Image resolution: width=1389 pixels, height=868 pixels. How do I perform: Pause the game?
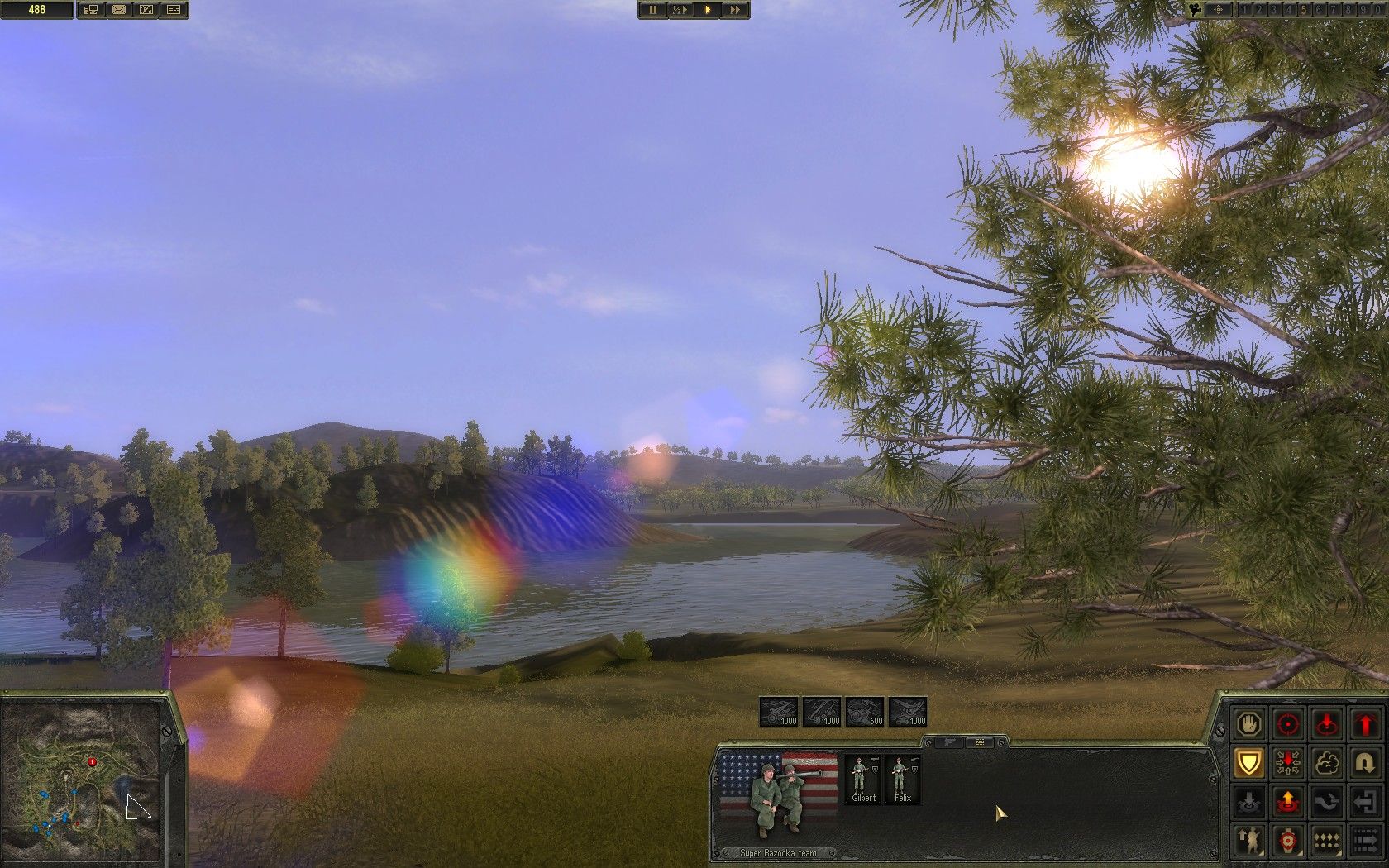[655, 11]
